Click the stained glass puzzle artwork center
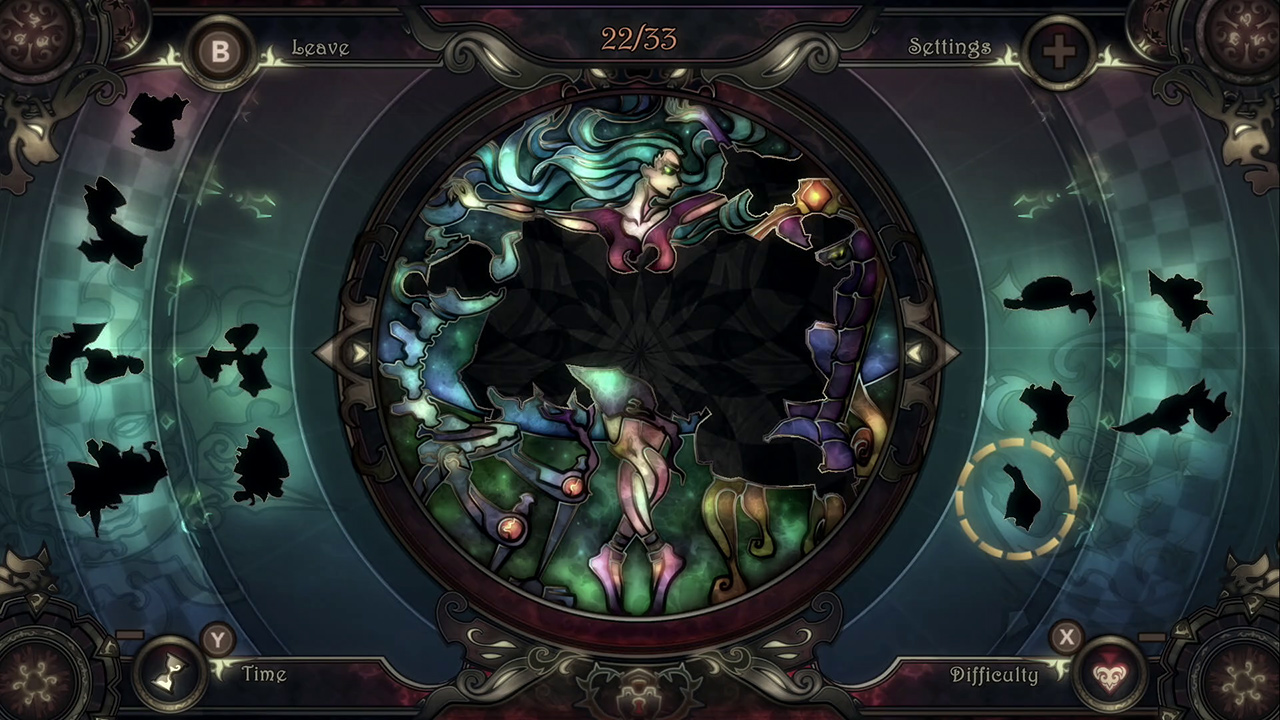Screen dimensions: 1280x720 point(640,360)
